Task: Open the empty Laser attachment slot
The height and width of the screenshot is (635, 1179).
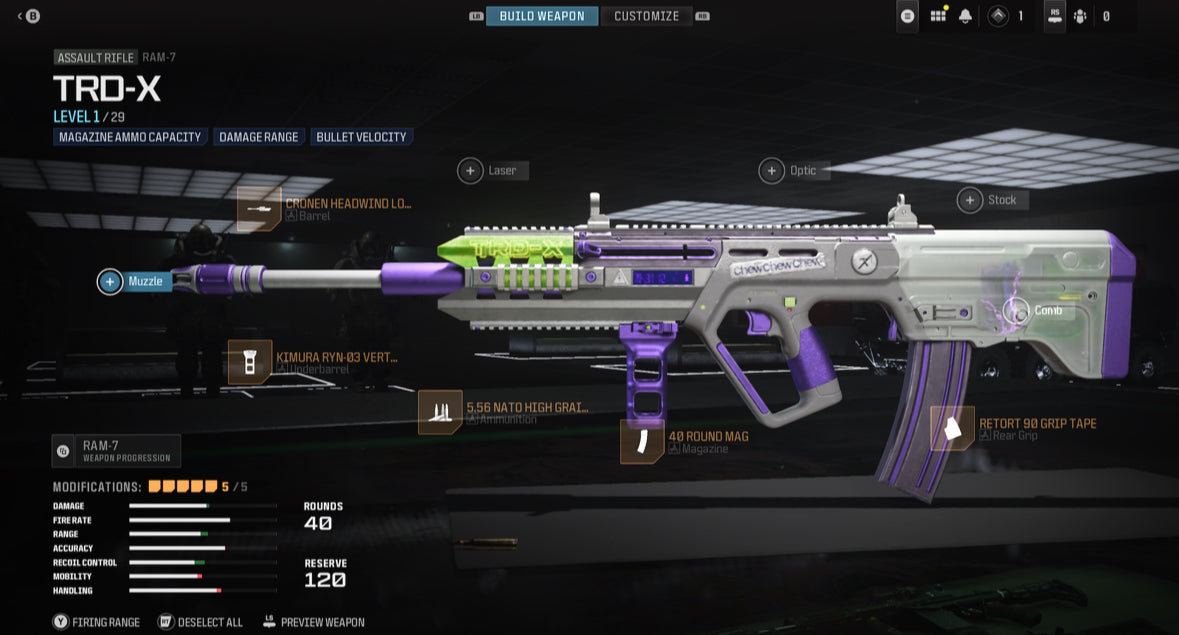Action: 471,171
